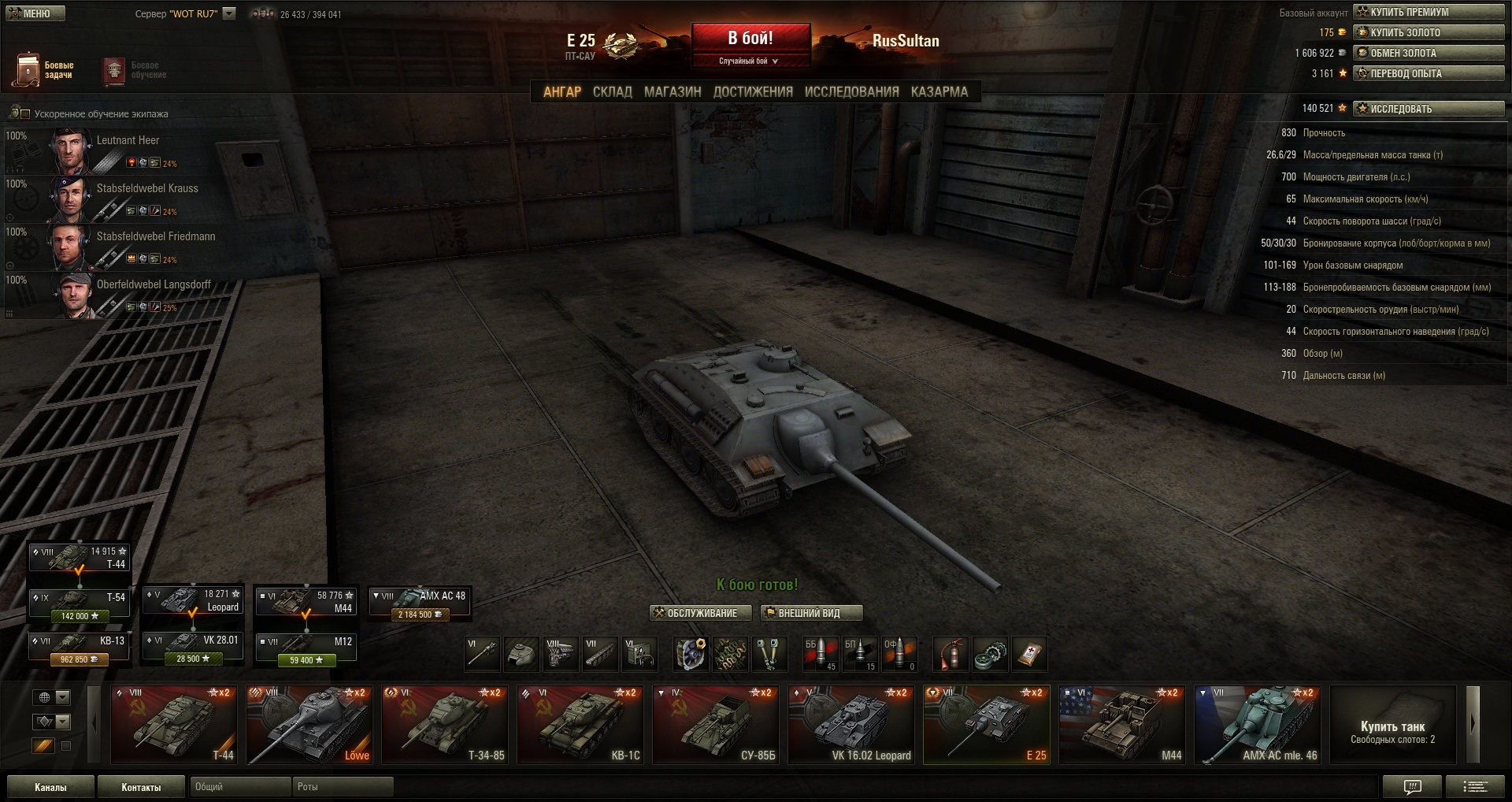Click КУПИТЬ ЗОЛОТО button
Image resolution: width=1512 pixels, height=802 pixels.
pyautogui.click(x=1428, y=32)
